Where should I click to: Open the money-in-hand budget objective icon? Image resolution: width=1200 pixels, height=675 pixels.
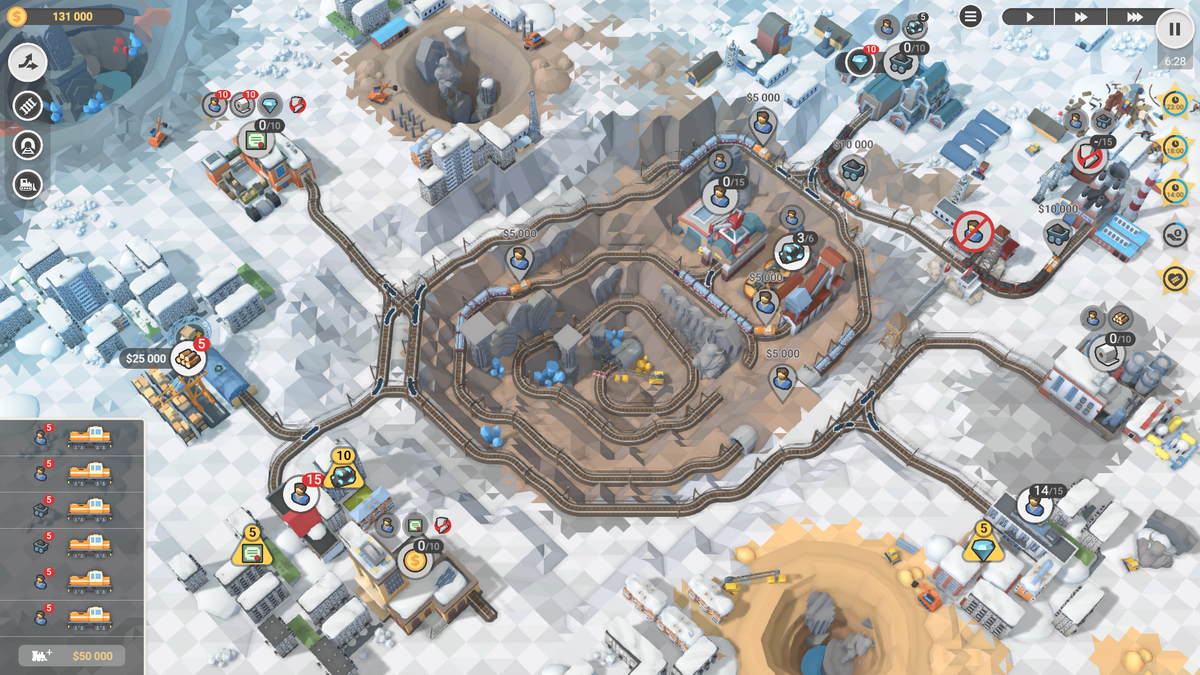point(1174,234)
